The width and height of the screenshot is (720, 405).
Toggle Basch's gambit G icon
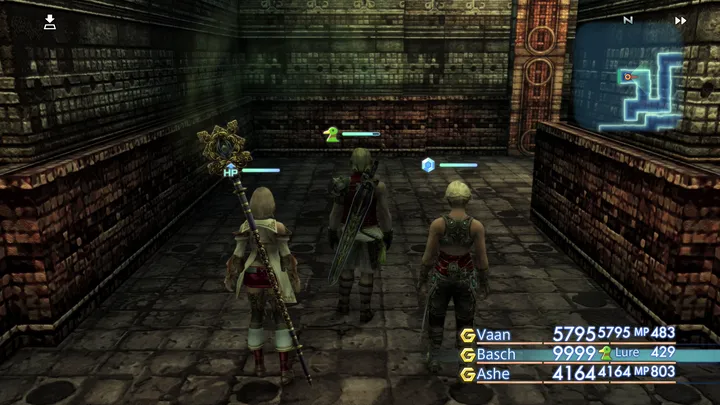click(466, 354)
